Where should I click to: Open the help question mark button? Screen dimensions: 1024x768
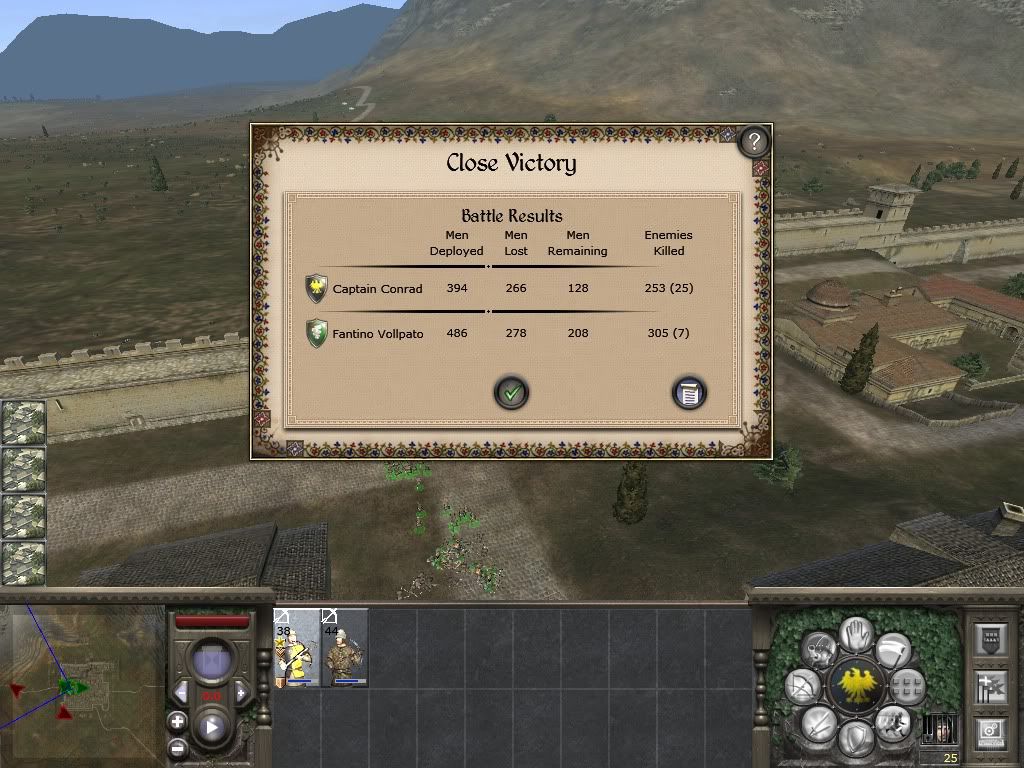[x=754, y=142]
